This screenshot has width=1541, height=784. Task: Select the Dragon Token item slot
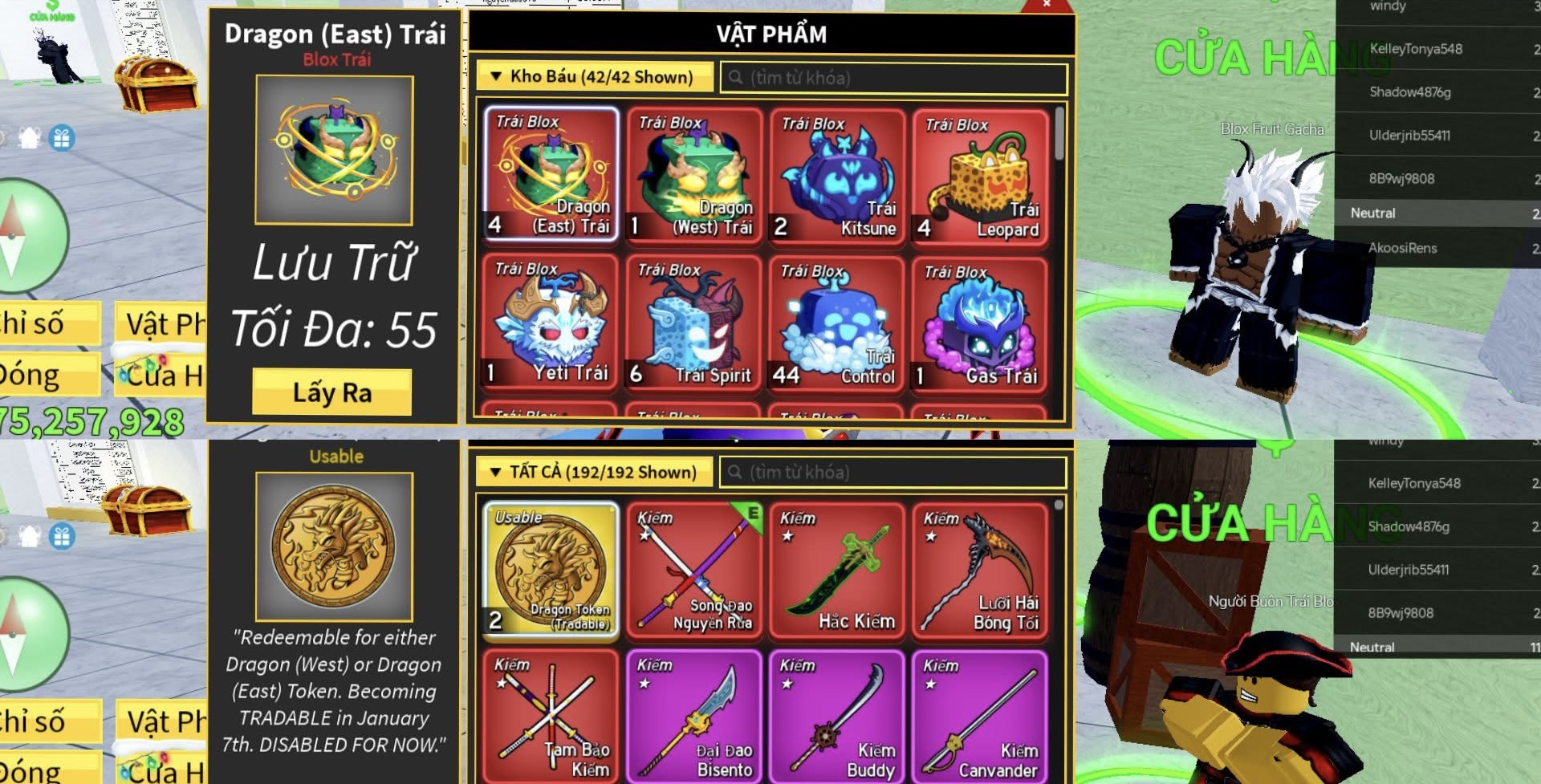pyautogui.click(x=551, y=570)
